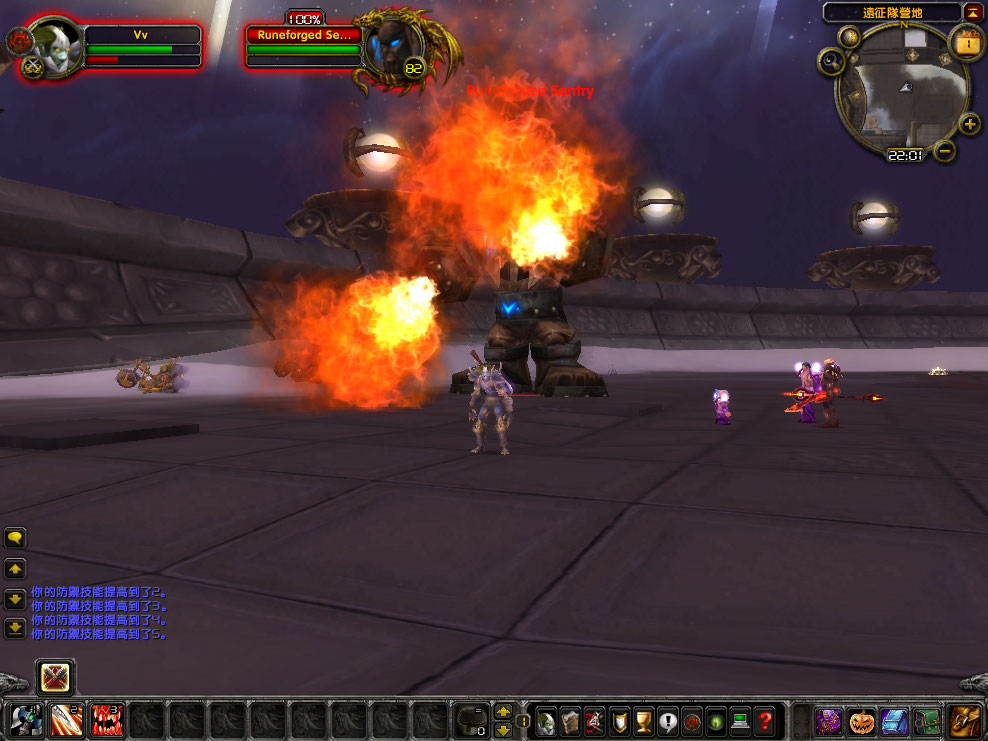Open the quest log exclamation button
The image size is (988, 741).
(668, 720)
